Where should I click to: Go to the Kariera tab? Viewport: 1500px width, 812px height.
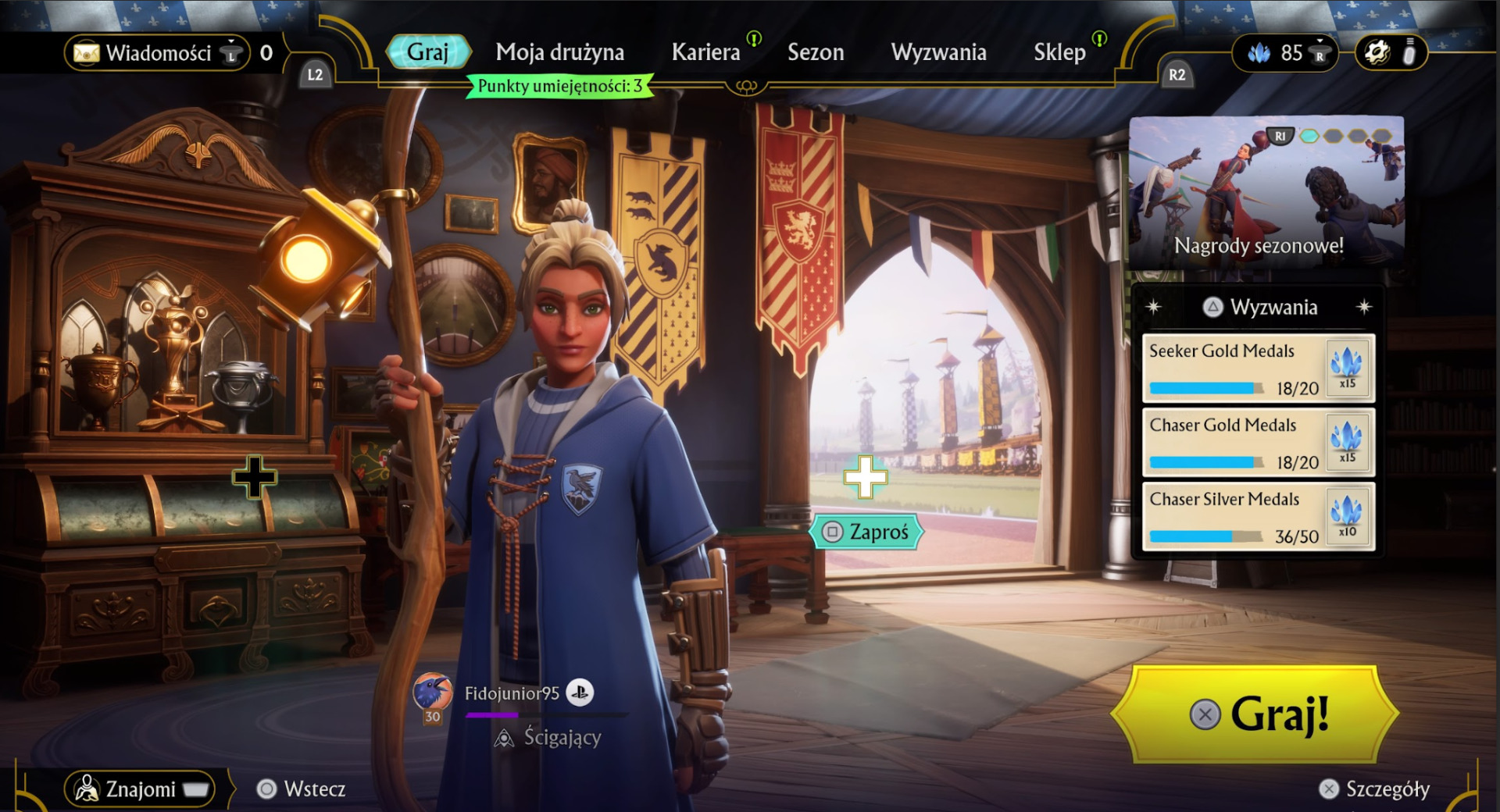click(705, 52)
